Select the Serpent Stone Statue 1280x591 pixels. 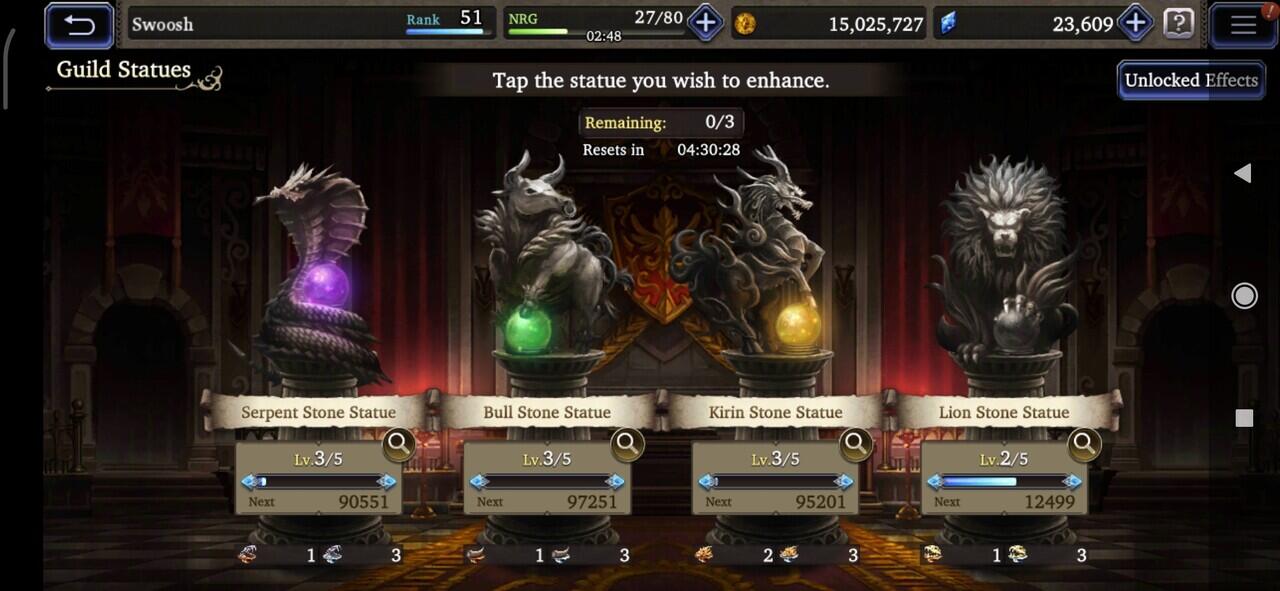pyautogui.click(x=318, y=280)
